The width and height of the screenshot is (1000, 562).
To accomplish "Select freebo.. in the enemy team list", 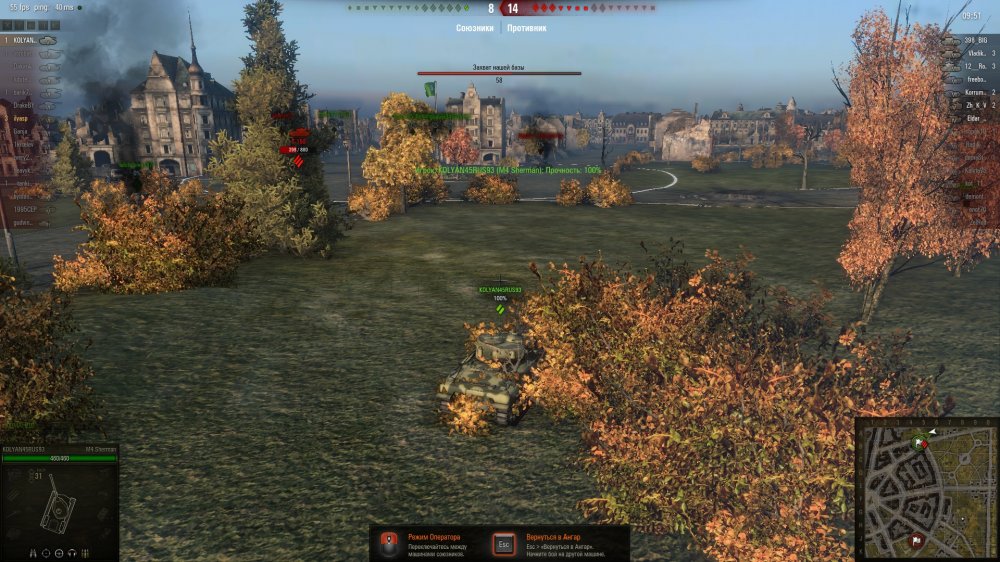I will coord(972,79).
